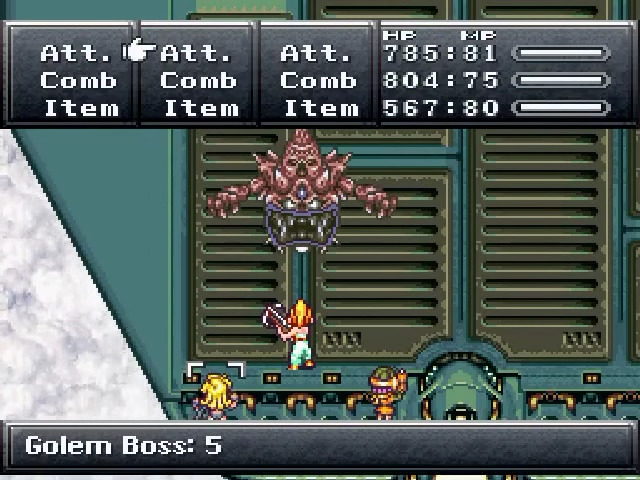Open Item in the hand-cursor command panel
640x480 pixels.
197,108
